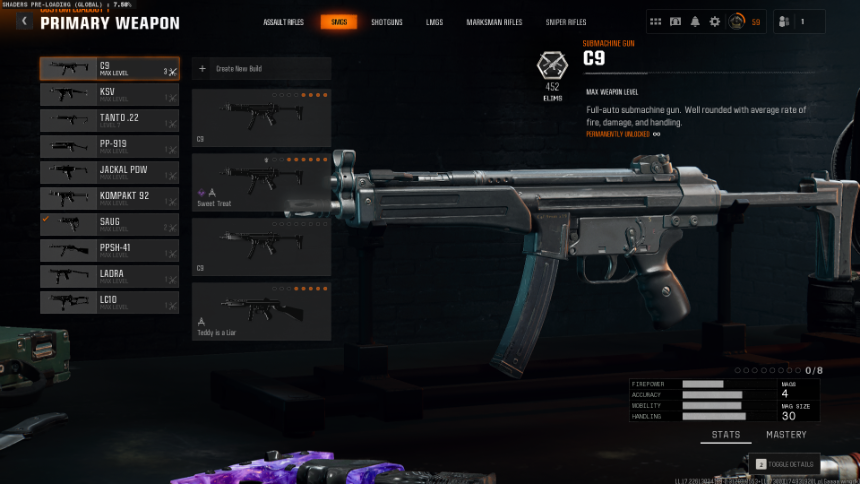
Task: Choose the Tanto .22 weapon row
Action: coord(109,121)
